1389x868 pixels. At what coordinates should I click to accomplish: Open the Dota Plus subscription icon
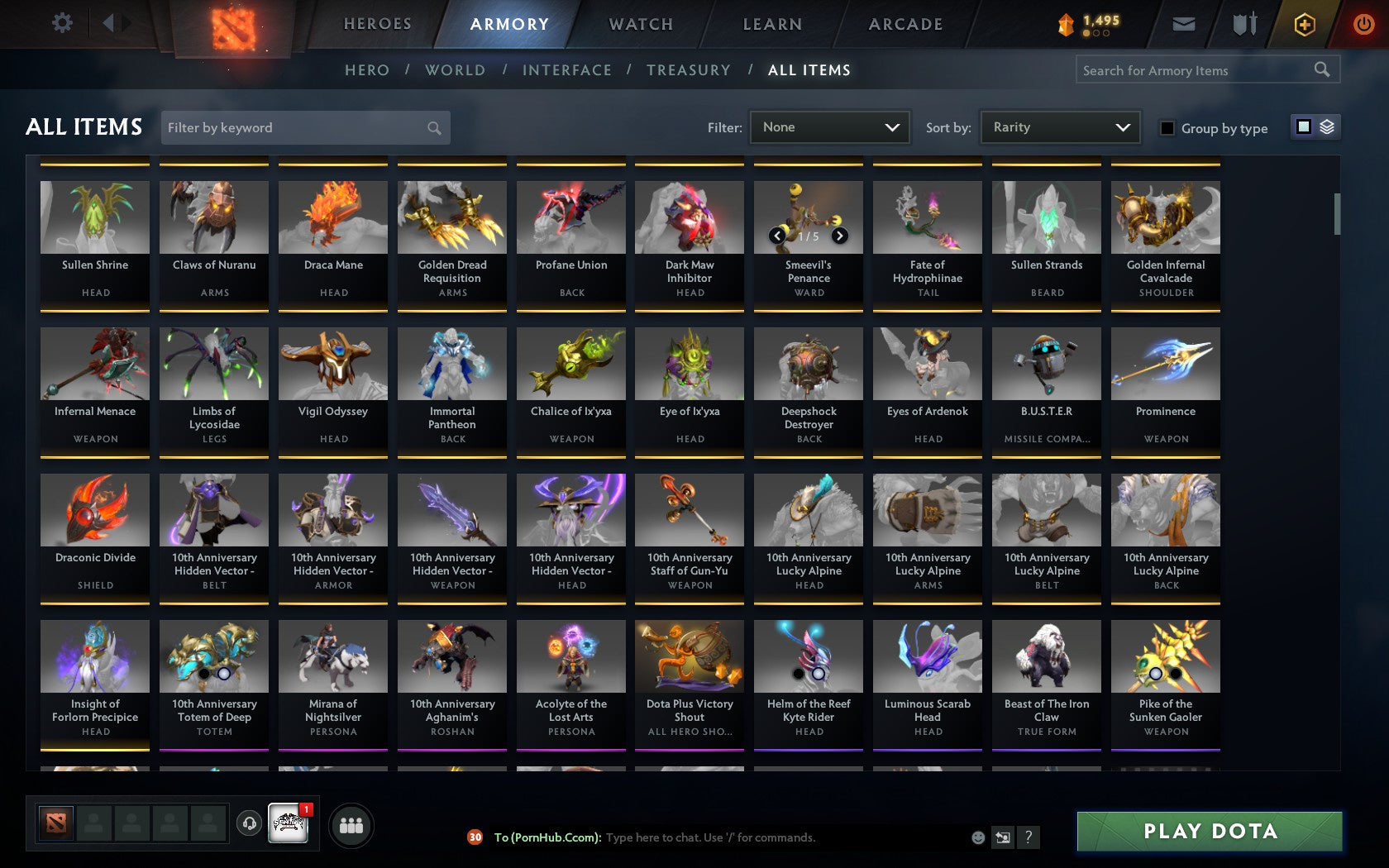point(1305,24)
